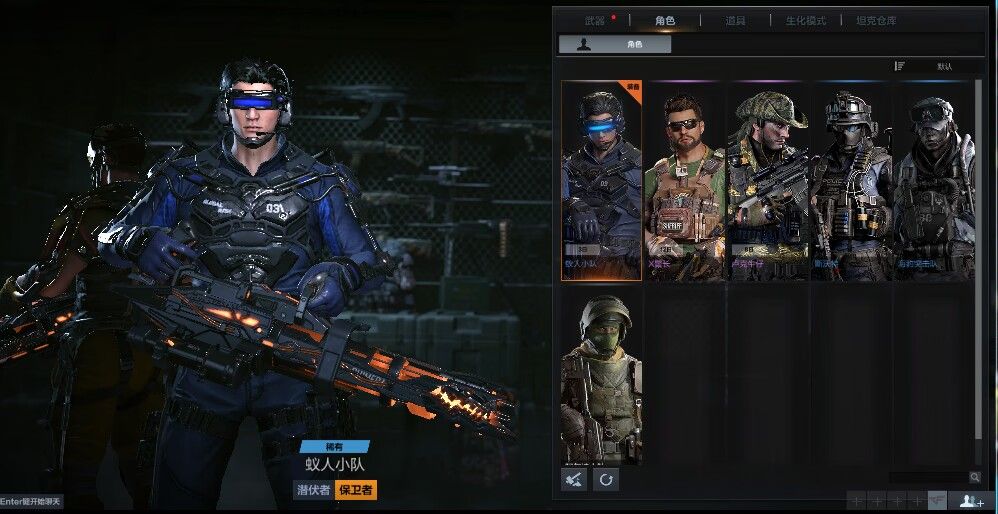Switch to the 潜伏者 faction
Image resolution: width=998 pixels, height=514 pixels.
click(313, 490)
